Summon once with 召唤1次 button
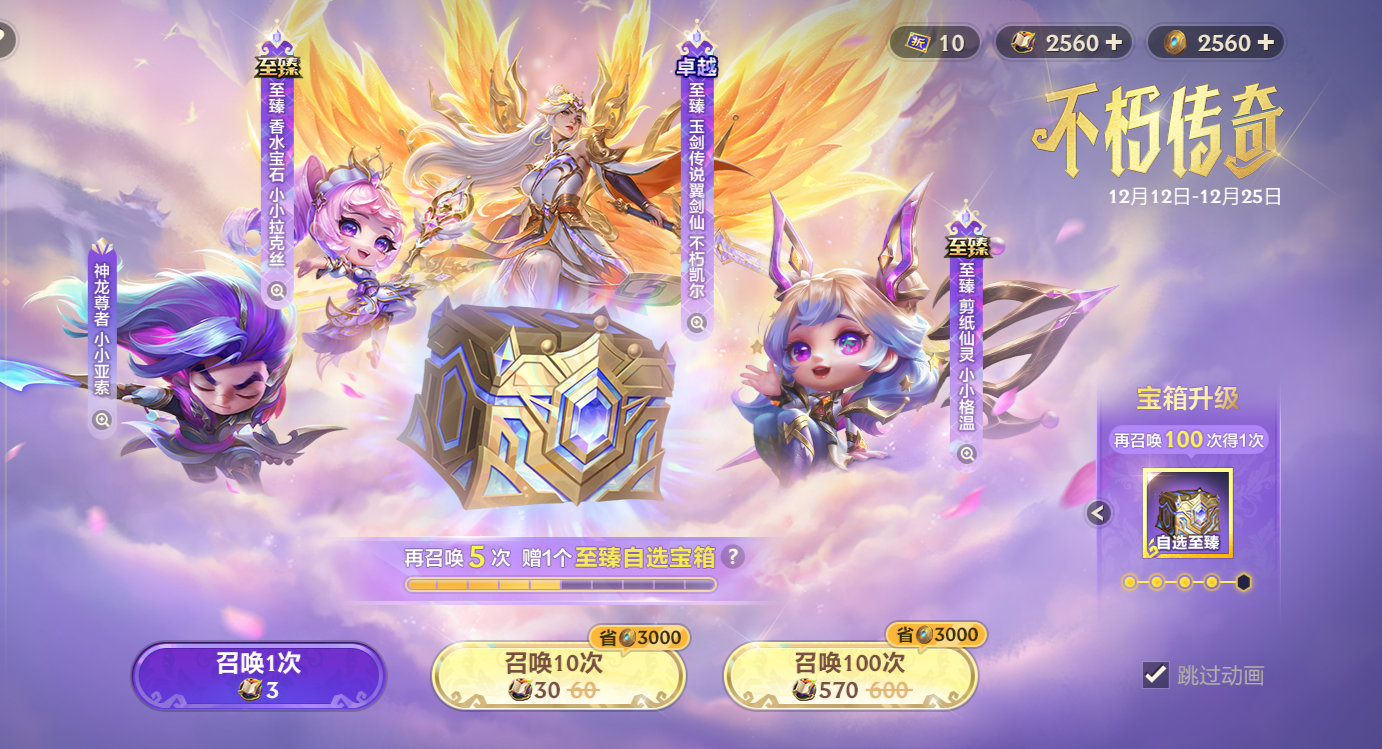Image resolution: width=1382 pixels, height=749 pixels. coord(258,675)
